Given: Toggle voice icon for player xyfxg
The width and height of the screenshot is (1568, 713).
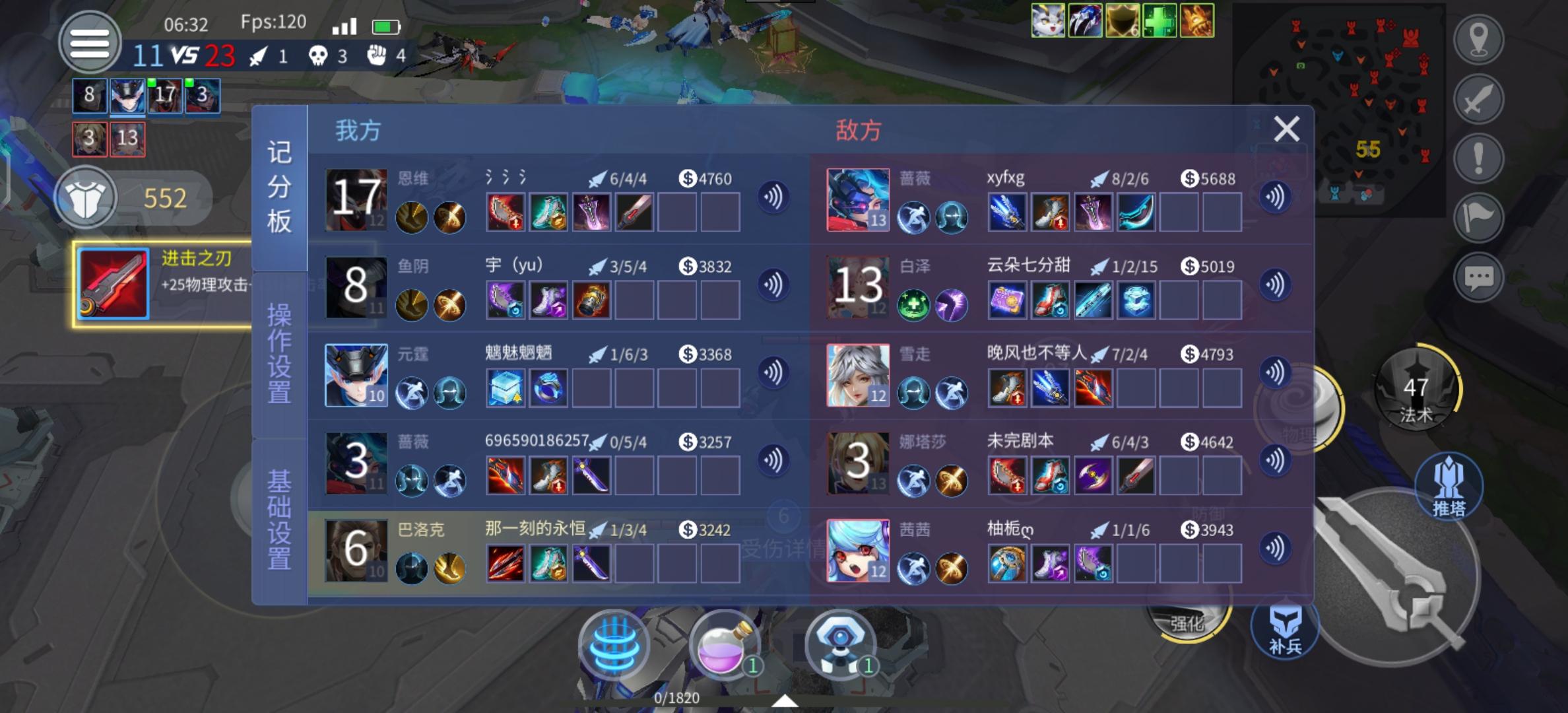Looking at the screenshot, I should coord(1275,197).
